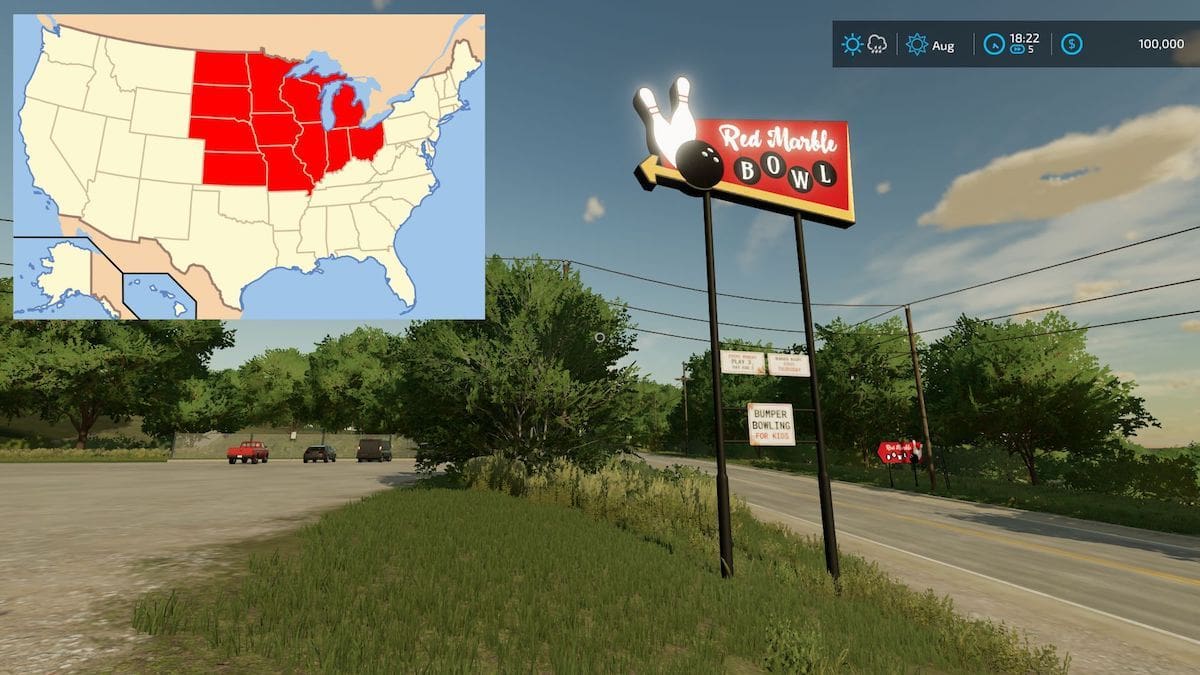Click the fast-forward time scale icon
The image size is (1200, 675).
(1018, 49)
